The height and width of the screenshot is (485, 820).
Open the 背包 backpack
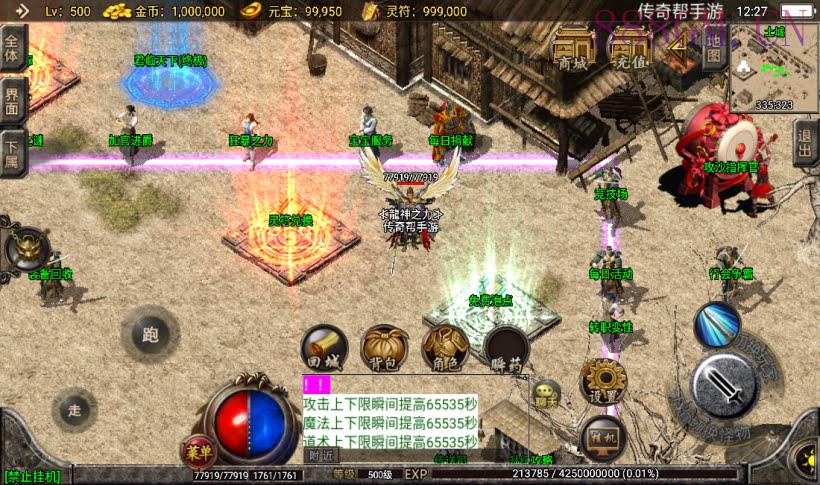click(x=384, y=348)
